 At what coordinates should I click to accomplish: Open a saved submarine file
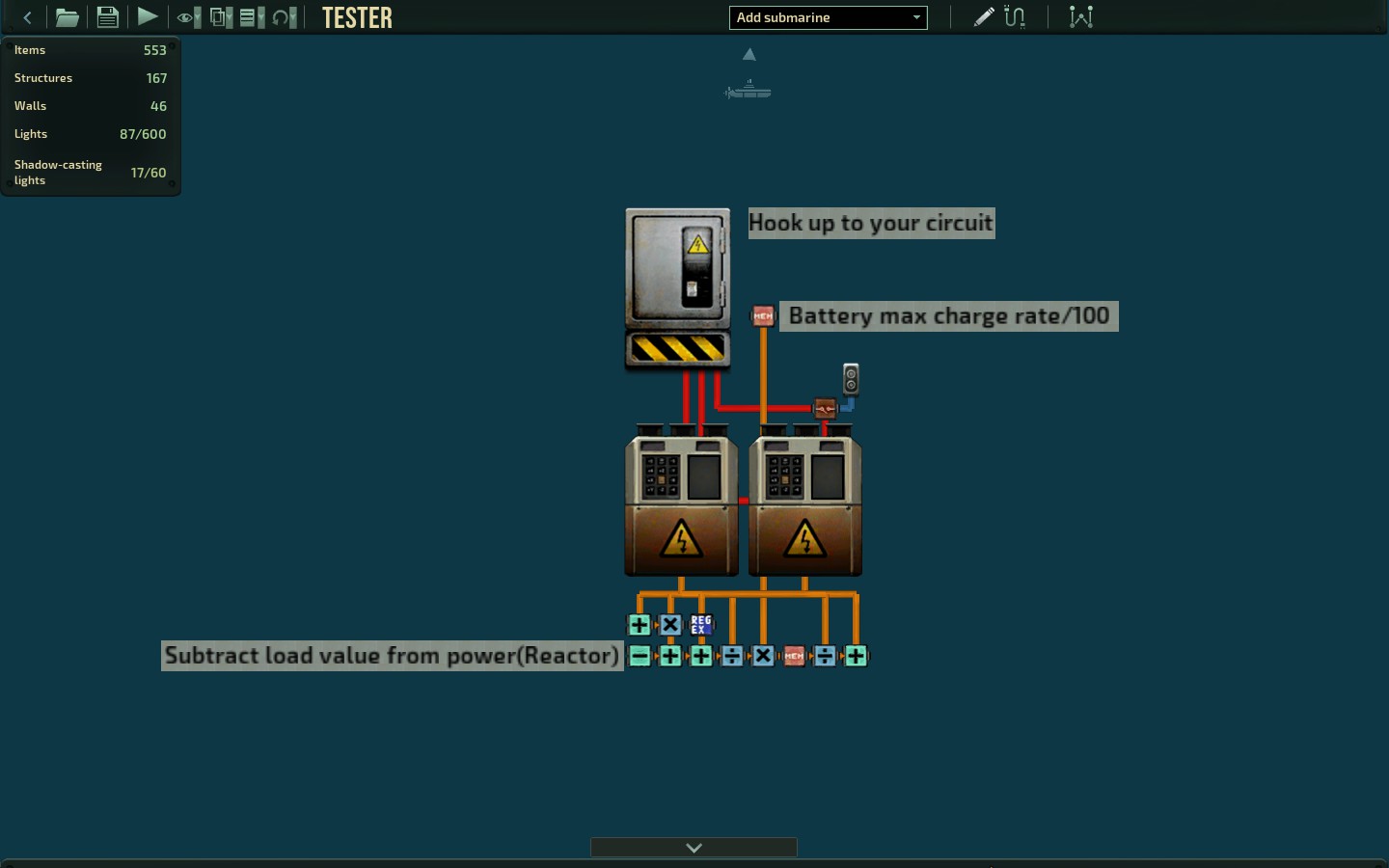[x=67, y=17]
